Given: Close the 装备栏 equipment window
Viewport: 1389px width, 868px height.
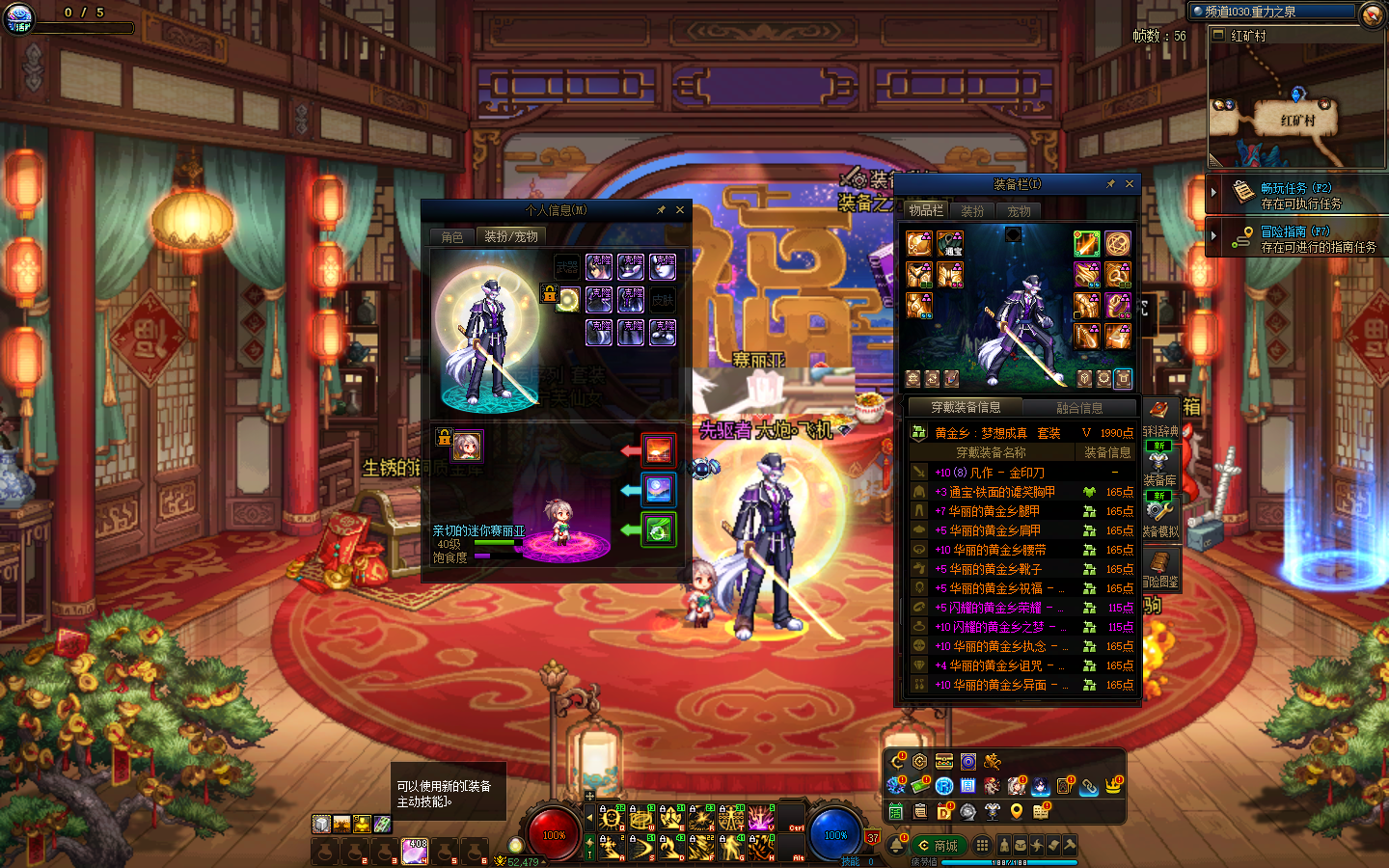Looking at the screenshot, I should (x=1130, y=184).
